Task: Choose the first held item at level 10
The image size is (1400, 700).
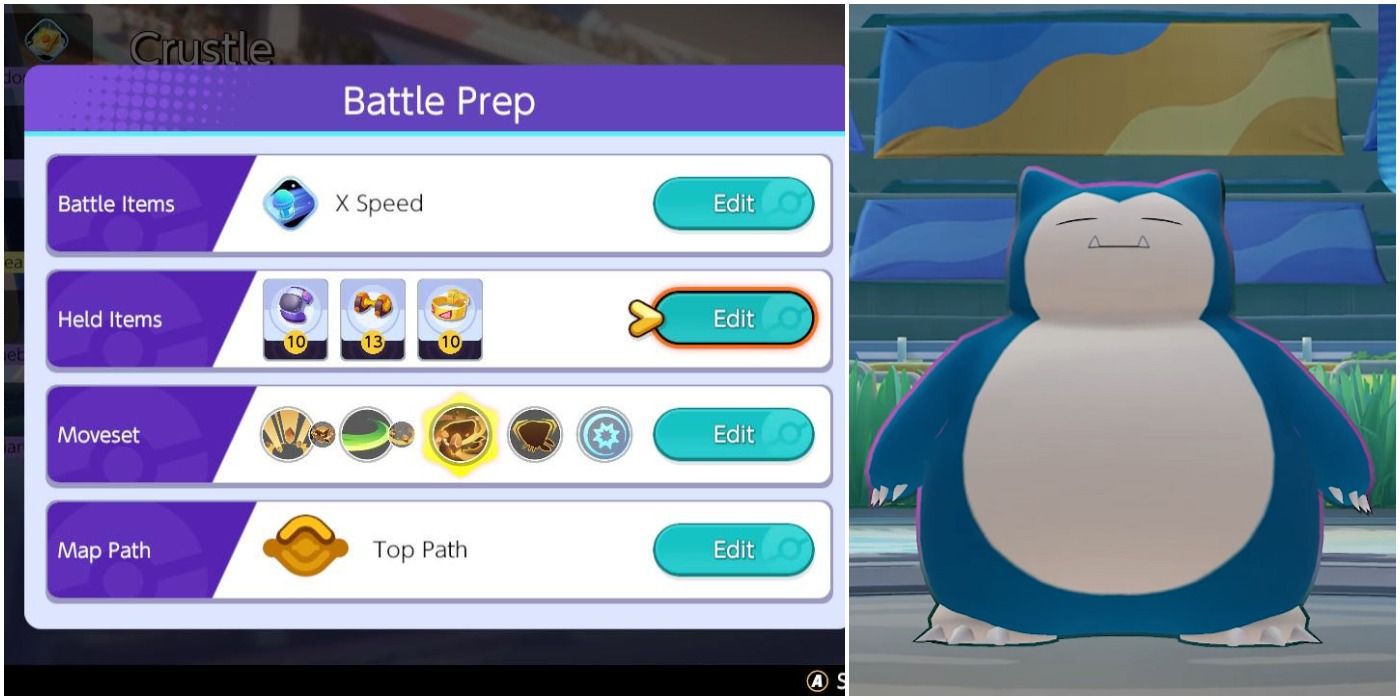Action: tap(295, 319)
